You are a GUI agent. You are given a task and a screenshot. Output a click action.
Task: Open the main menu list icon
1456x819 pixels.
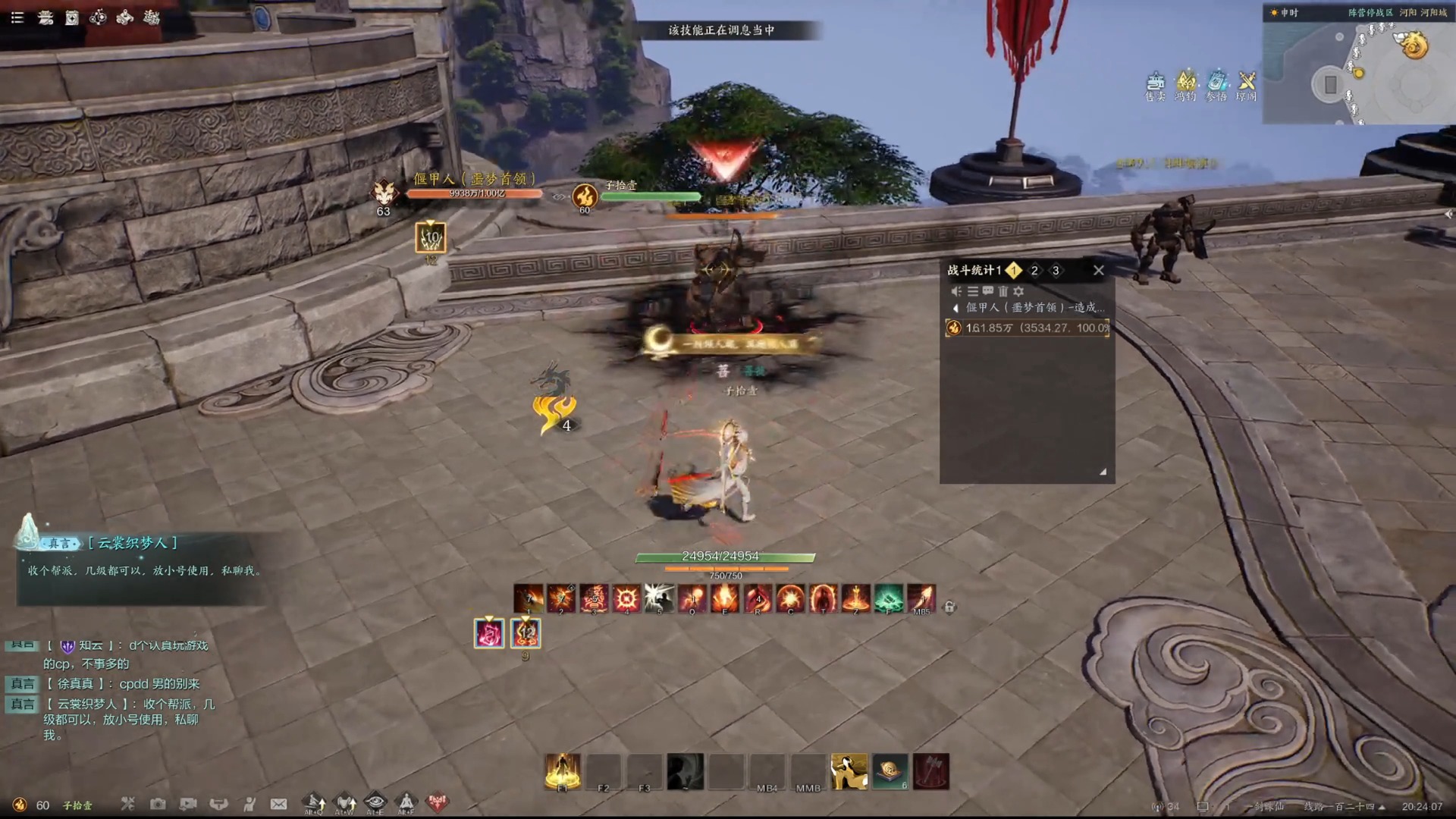click(x=17, y=17)
